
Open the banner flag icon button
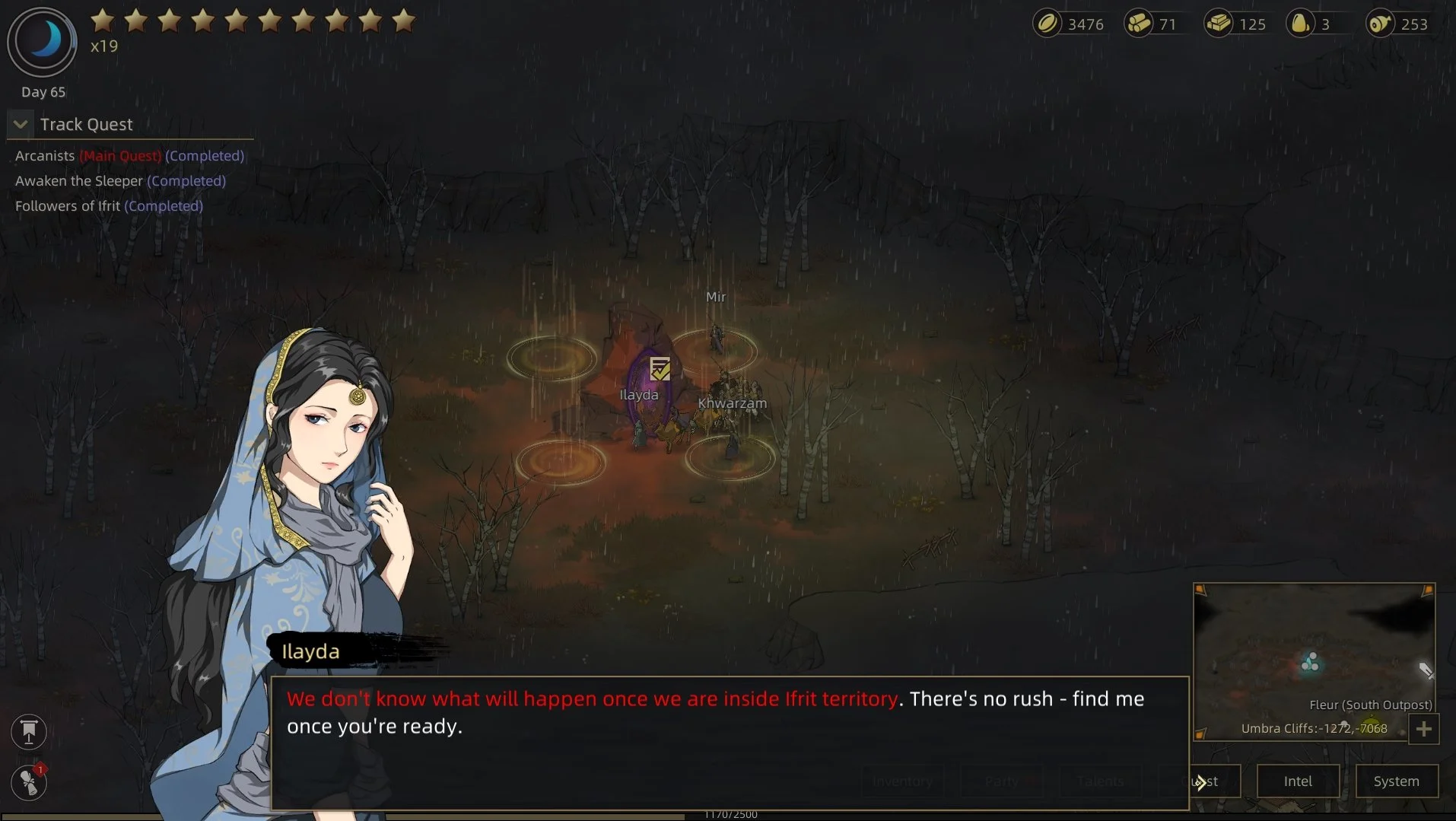pos(29,732)
